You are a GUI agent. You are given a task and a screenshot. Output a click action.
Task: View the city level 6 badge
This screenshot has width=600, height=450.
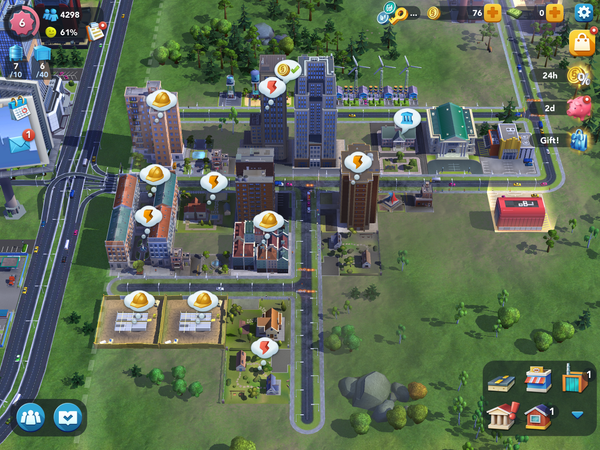(19, 19)
